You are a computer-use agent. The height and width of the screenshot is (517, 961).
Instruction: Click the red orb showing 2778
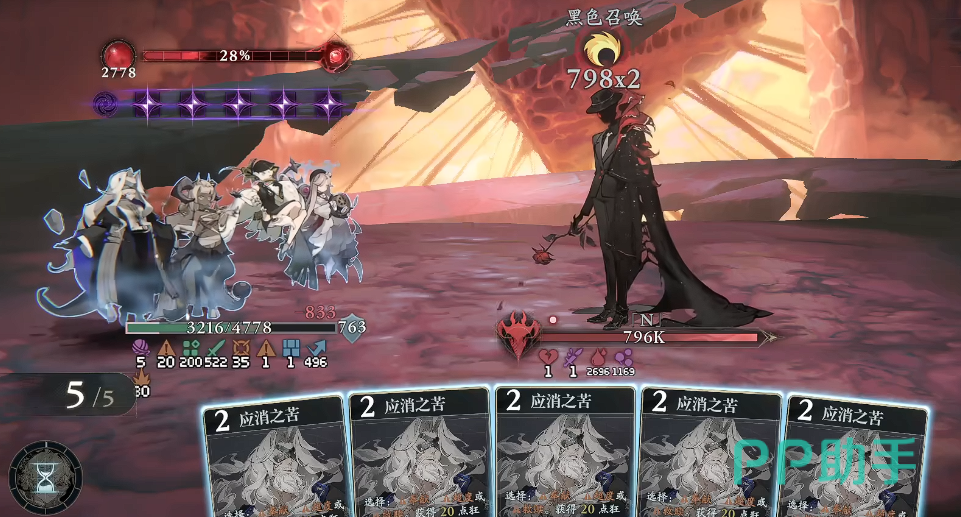tap(120, 54)
